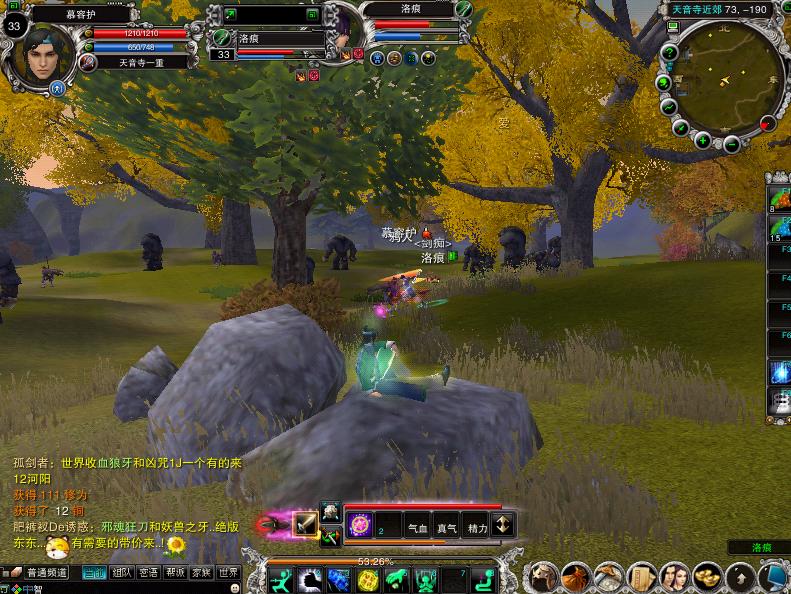Viewport: 791px width, 594px height.
Task: Click the red heart button on minimap
Action: (x=767, y=124)
